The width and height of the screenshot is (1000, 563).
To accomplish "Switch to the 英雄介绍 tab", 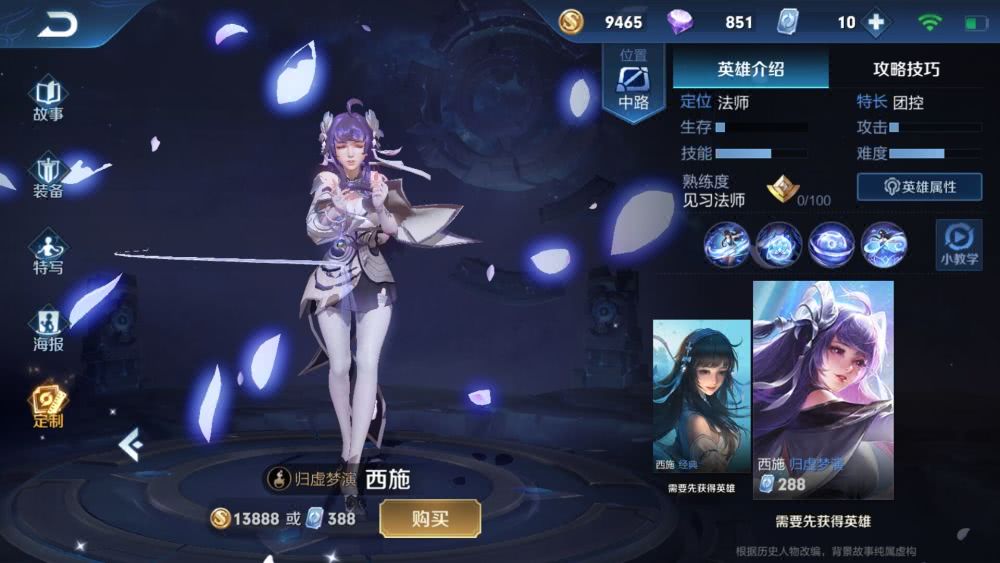I will tap(750, 69).
